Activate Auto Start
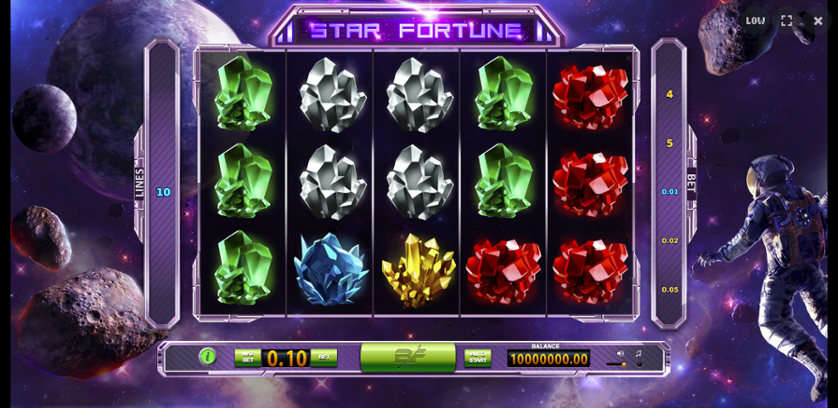This screenshot has width=838, height=408. tap(478, 357)
